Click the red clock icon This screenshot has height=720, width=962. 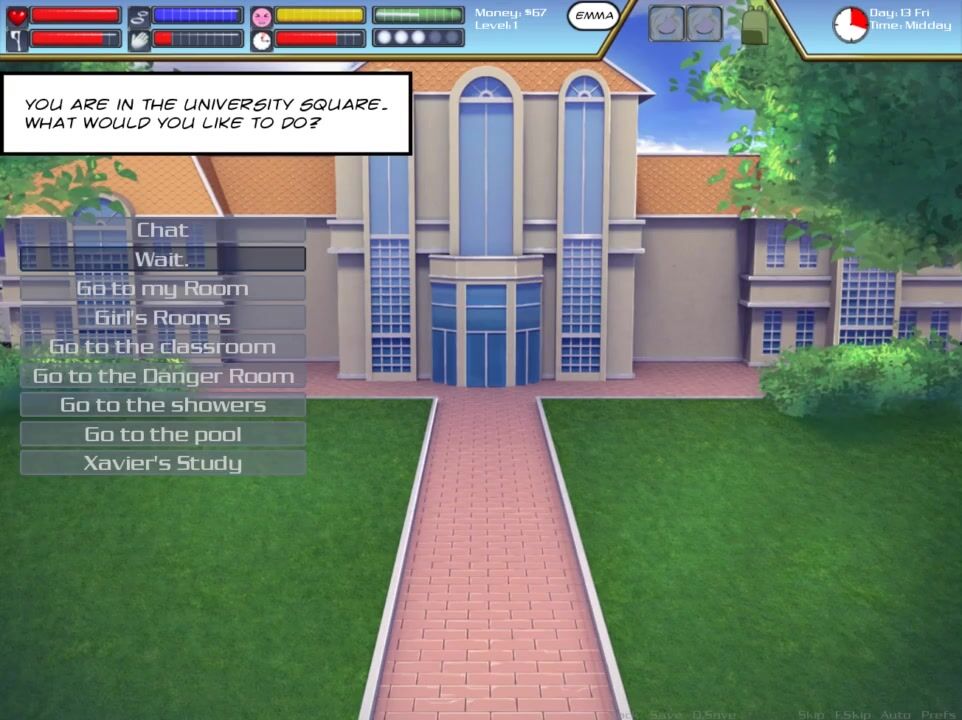click(x=850, y=24)
